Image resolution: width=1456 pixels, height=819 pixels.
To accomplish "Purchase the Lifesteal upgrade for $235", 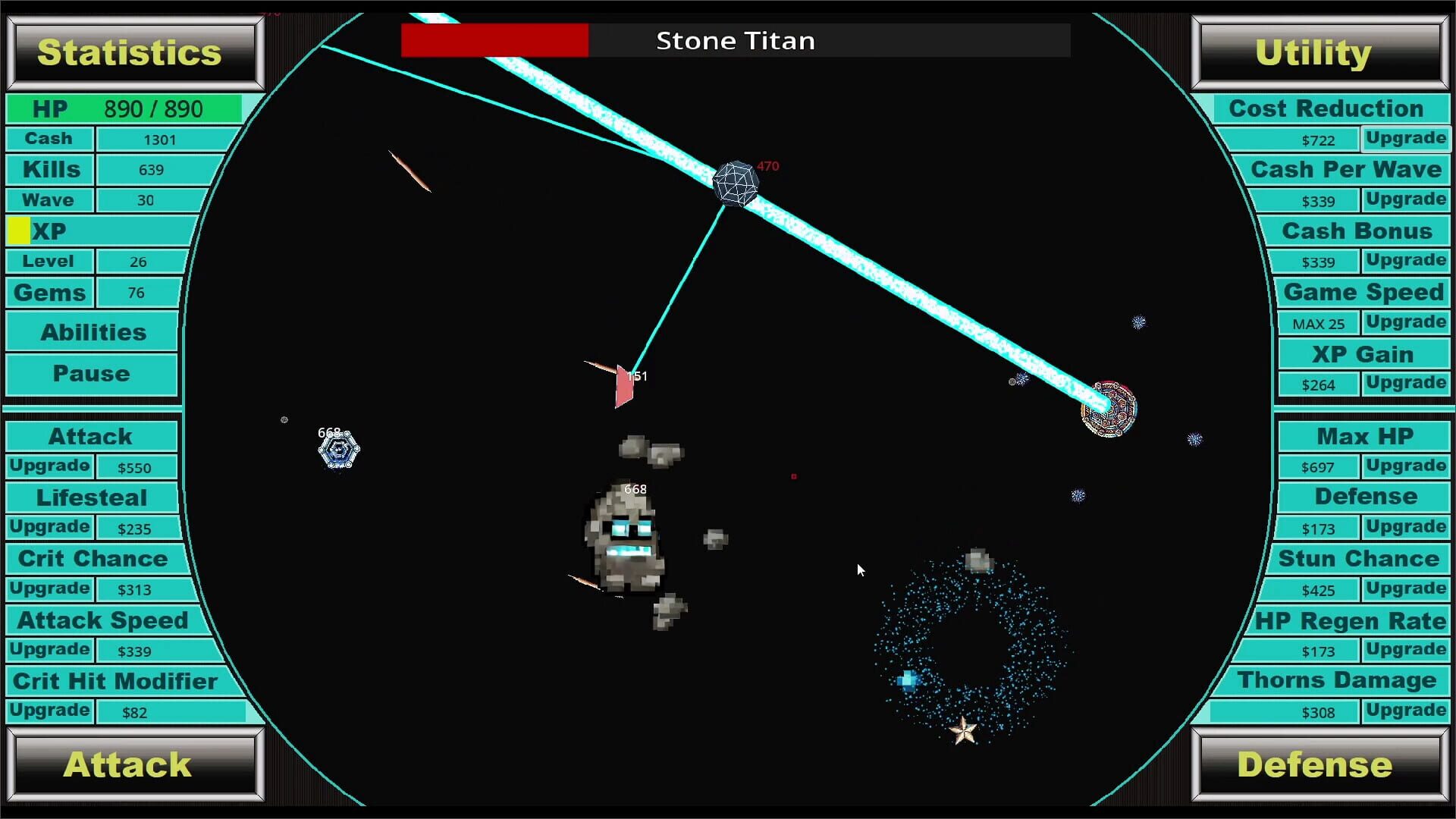I will pos(49,526).
